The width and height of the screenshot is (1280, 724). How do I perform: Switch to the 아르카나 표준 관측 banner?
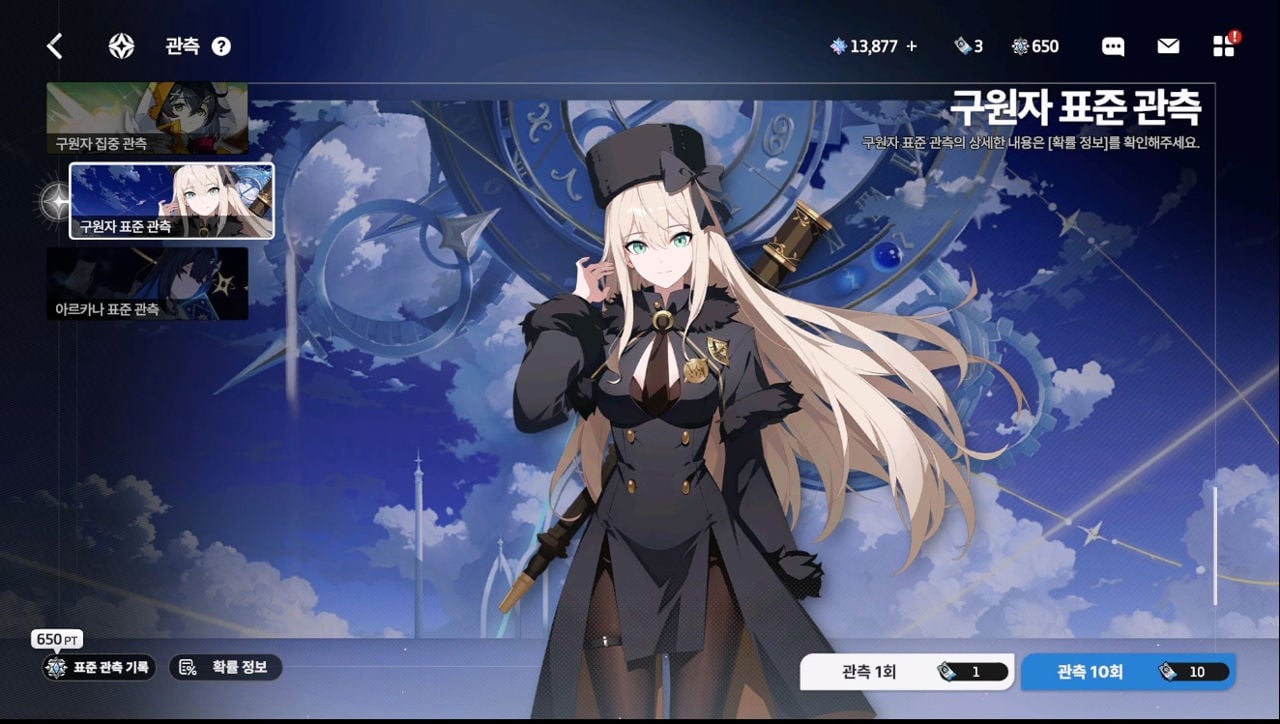(147, 284)
